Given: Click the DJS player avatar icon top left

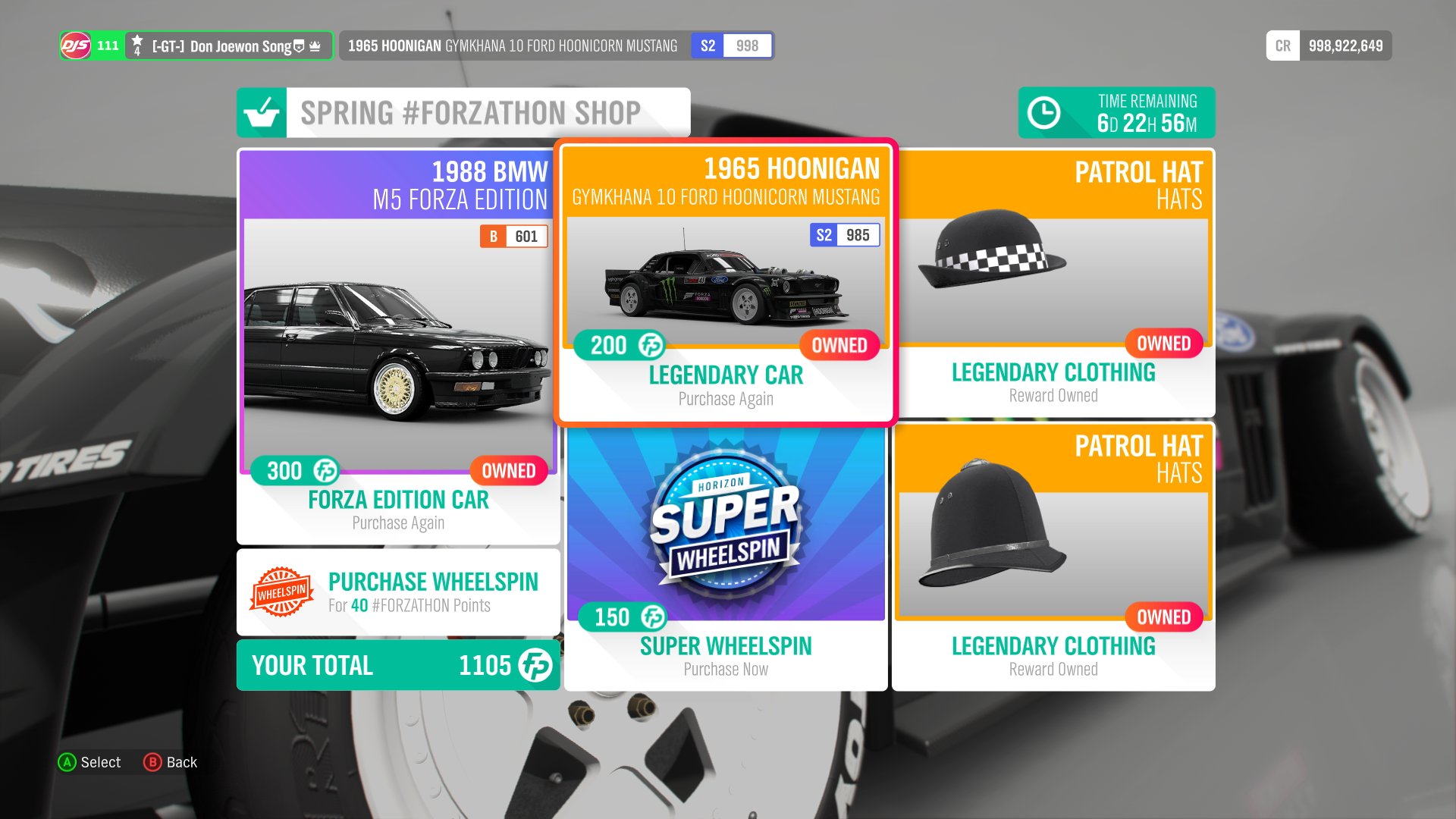Looking at the screenshot, I should [76, 45].
